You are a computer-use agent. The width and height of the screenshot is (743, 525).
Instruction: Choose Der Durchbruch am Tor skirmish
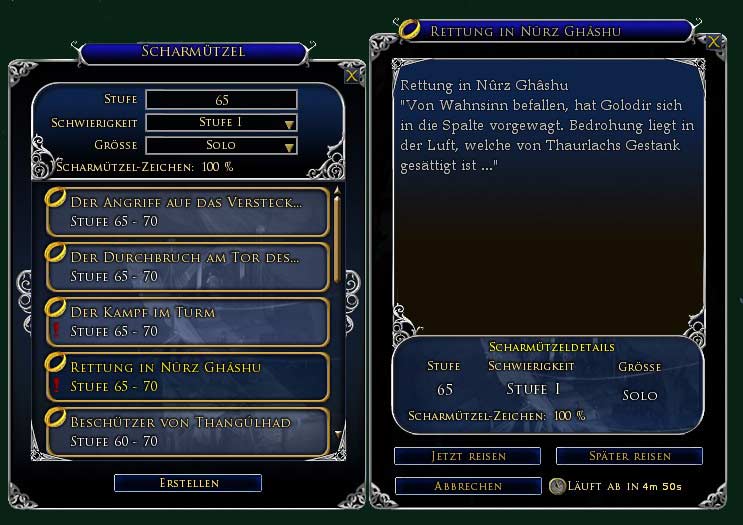(187, 266)
